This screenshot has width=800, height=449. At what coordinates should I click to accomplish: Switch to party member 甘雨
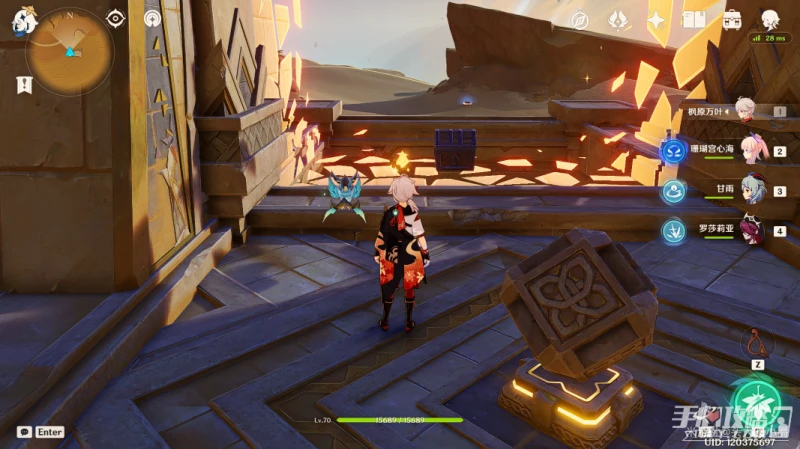tap(752, 190)
